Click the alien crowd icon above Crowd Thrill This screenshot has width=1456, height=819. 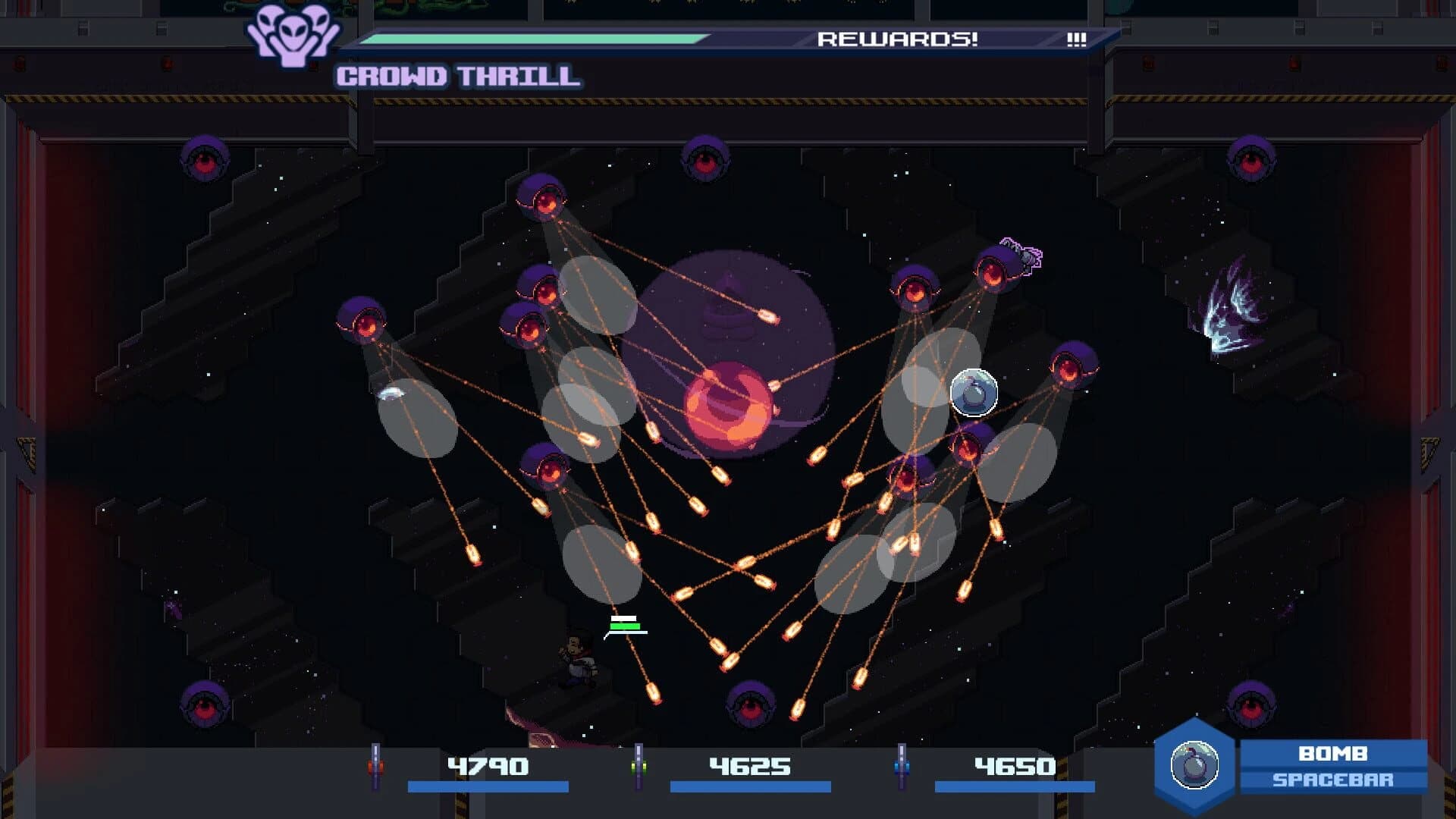295,36
